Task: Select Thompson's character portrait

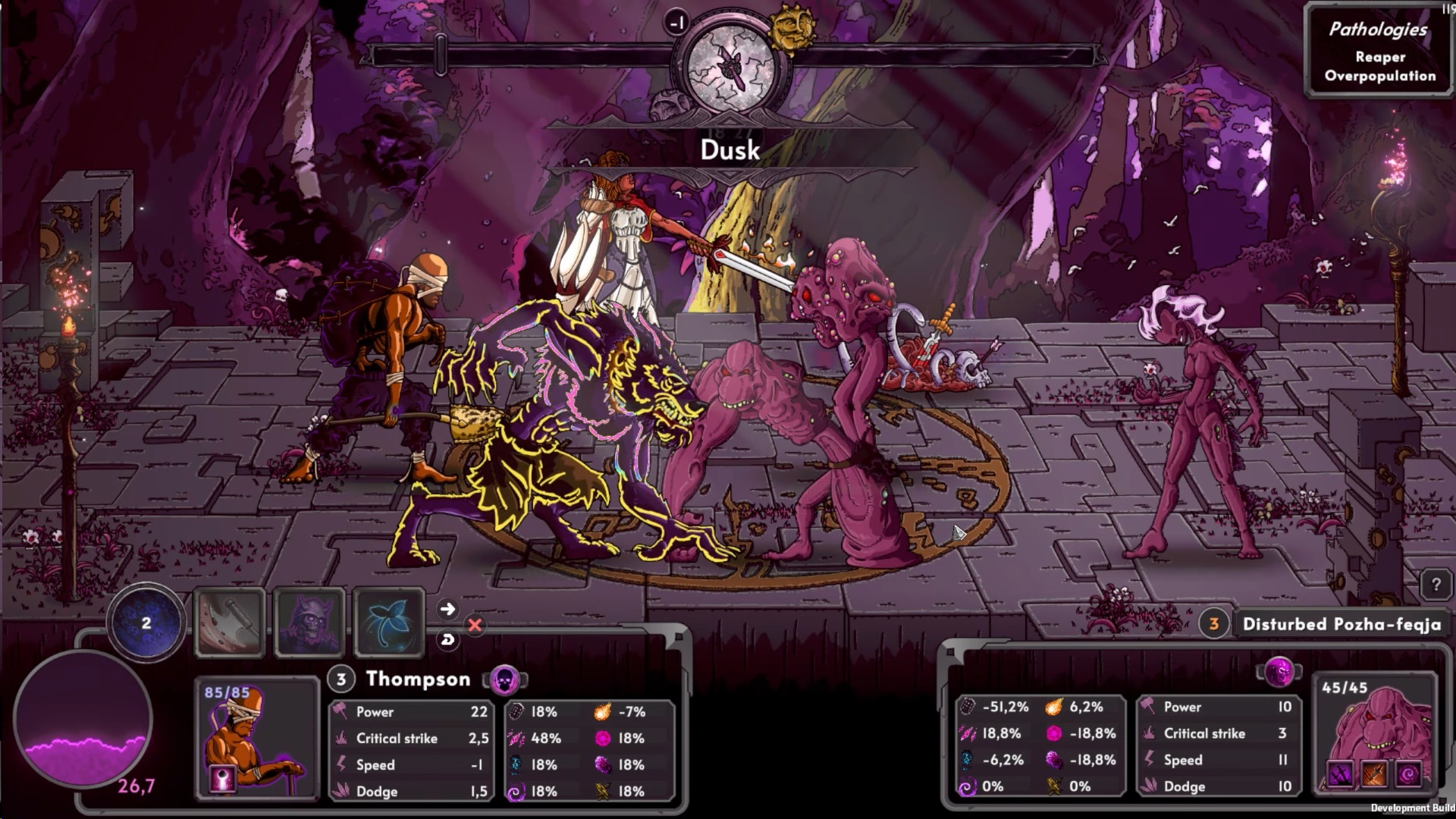Action: point(256,736)
